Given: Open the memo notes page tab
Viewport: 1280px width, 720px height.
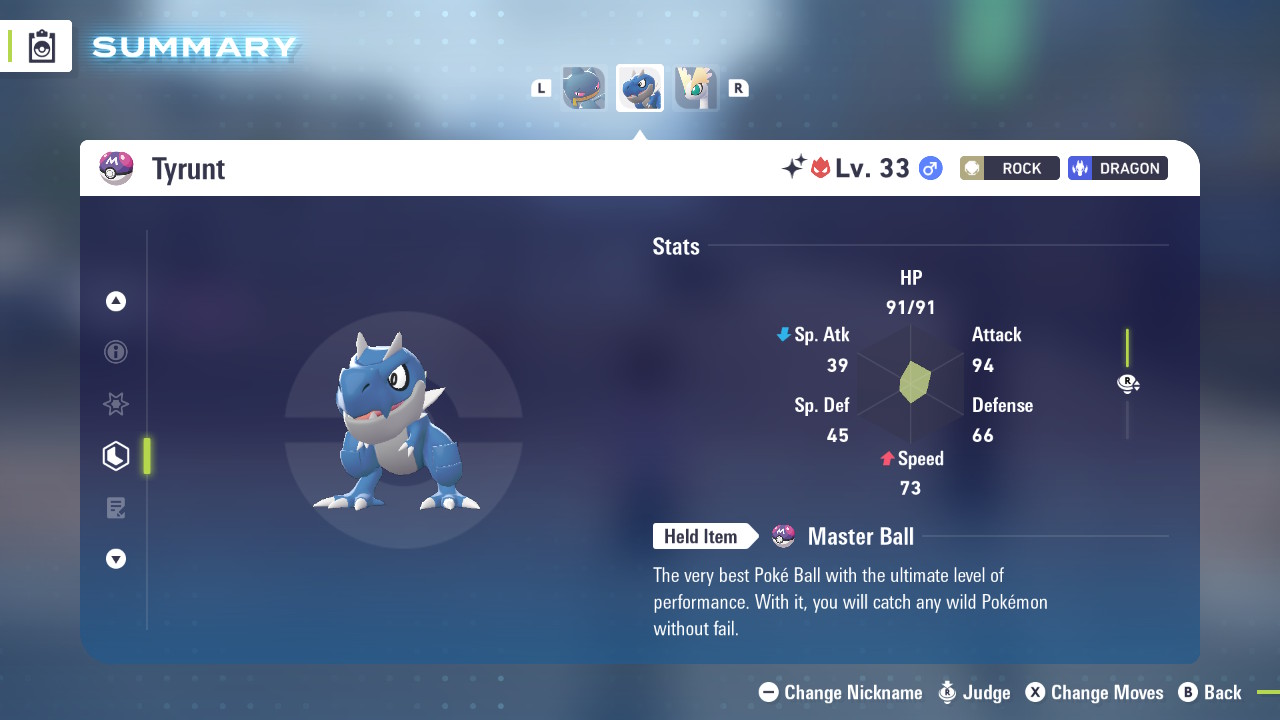Looking at the screenshot, I should click(116, 508).
